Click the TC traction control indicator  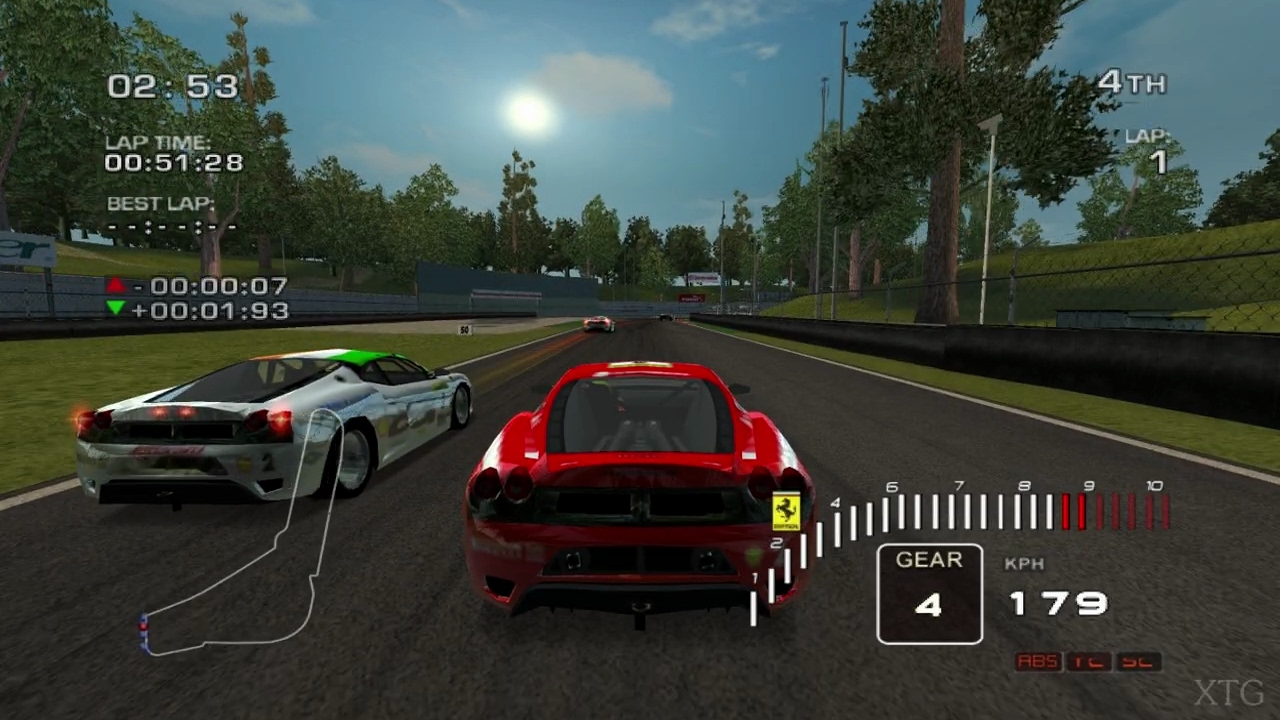pos(1089,661)
